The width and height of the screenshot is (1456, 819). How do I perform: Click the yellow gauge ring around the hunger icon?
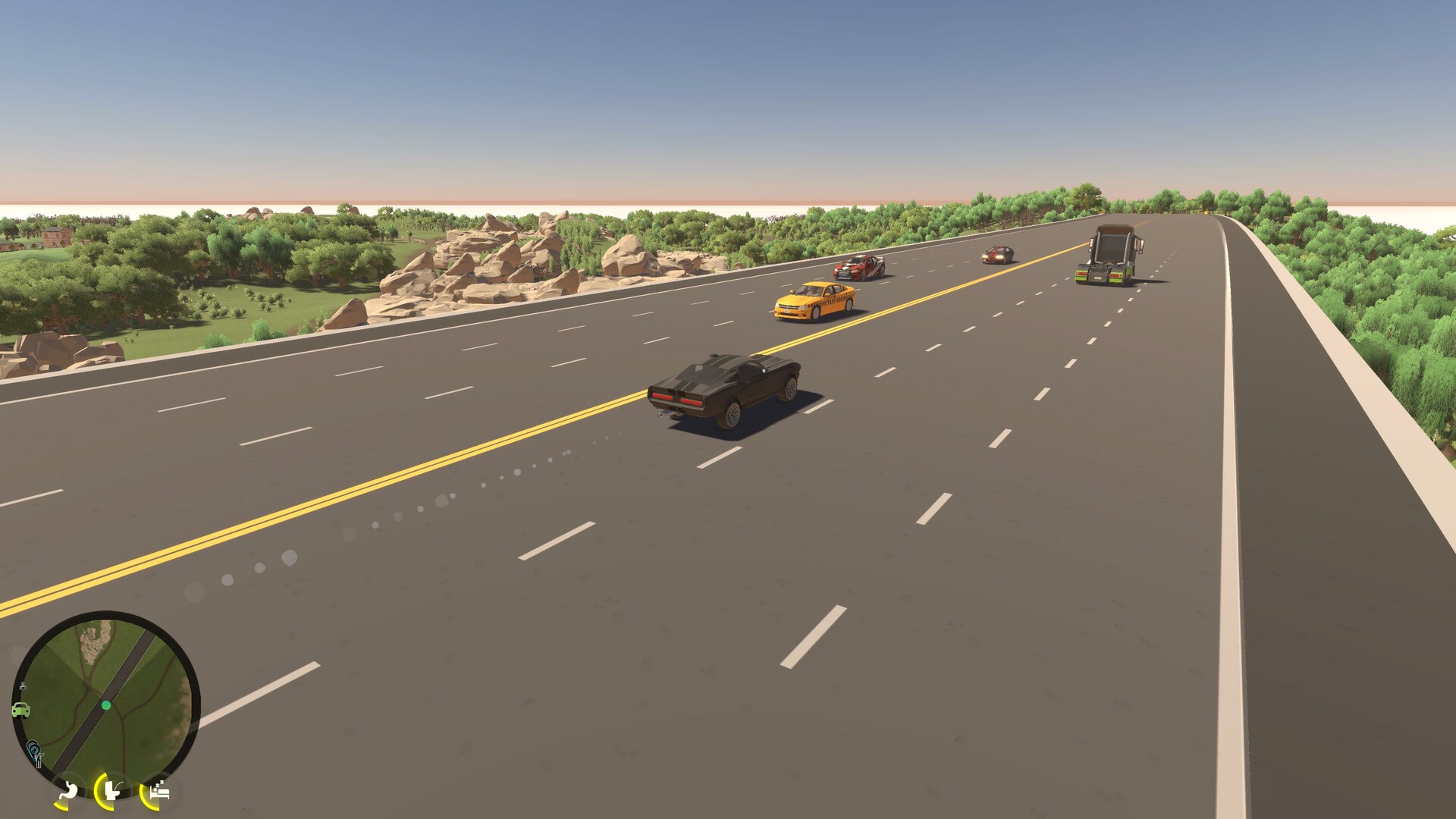(x=58, y=804)
